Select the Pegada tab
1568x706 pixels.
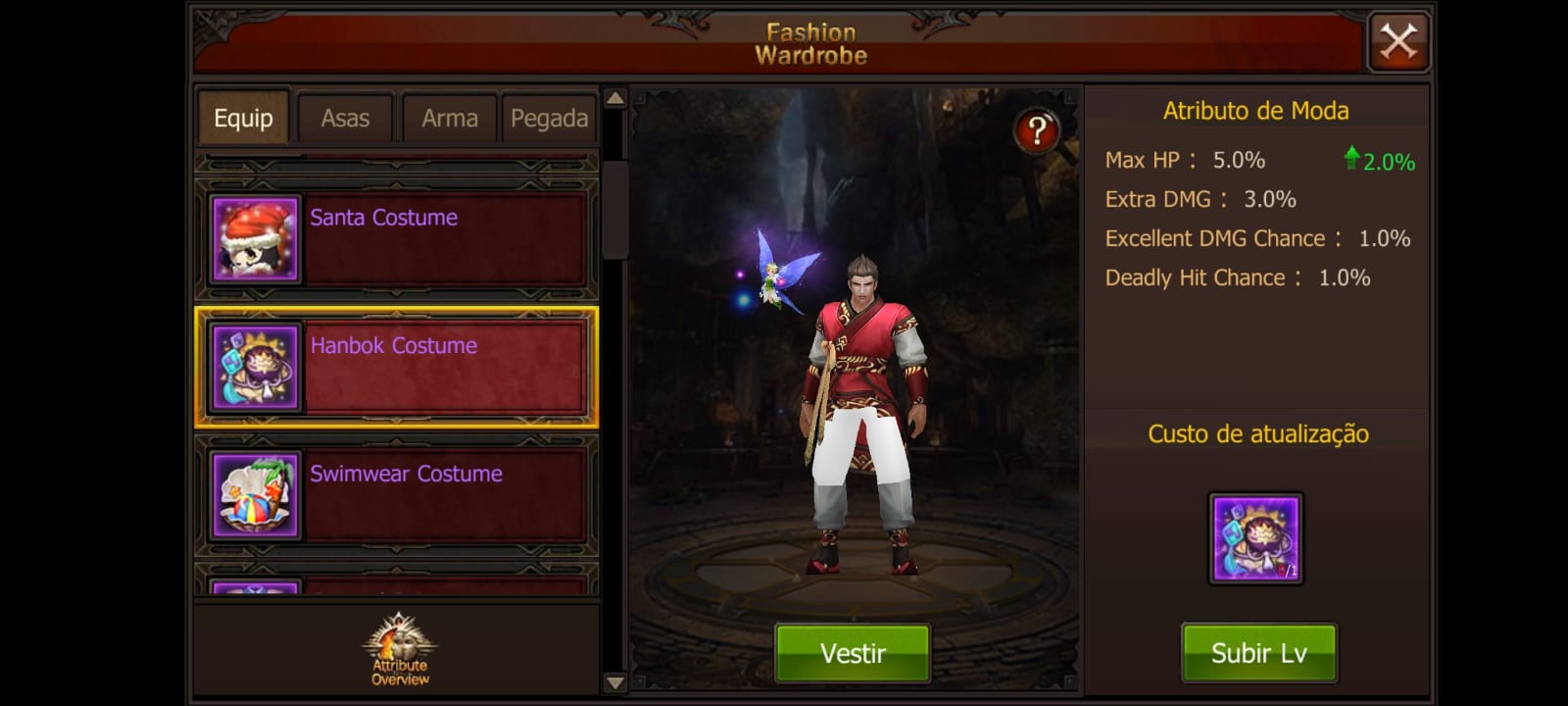pos(549,119)
